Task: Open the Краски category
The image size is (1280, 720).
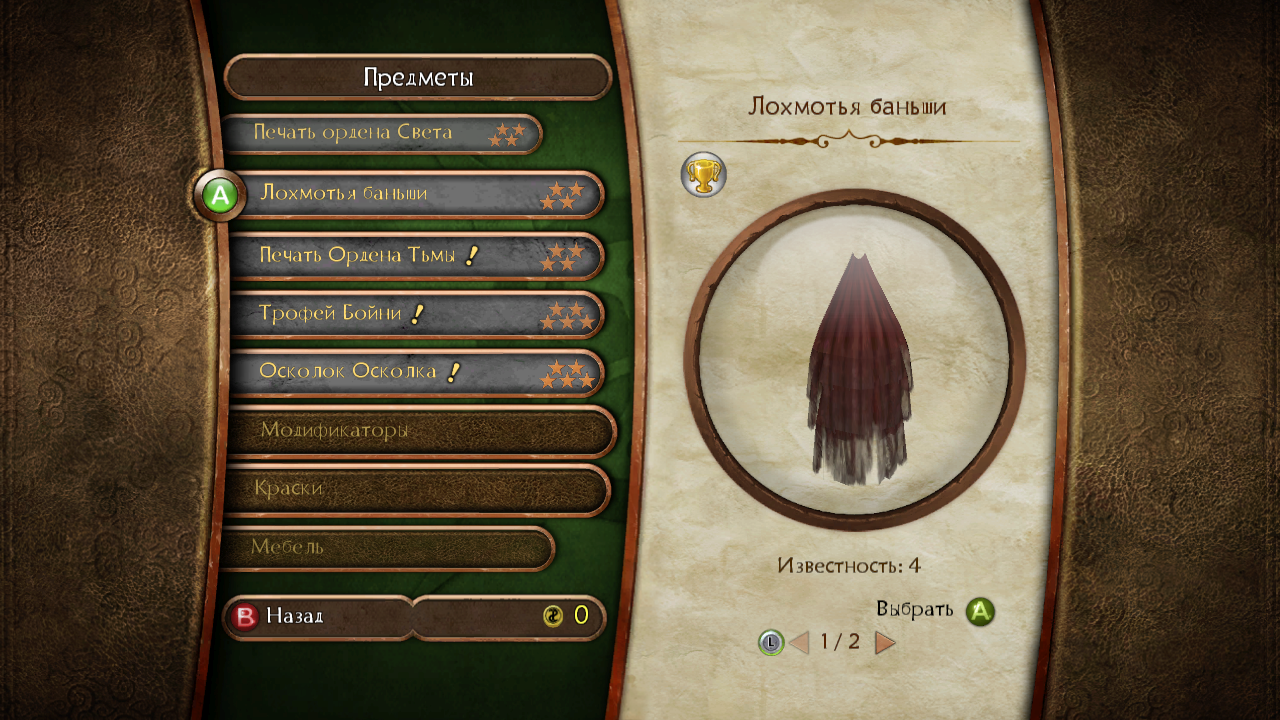Action: (x=415, y=489)
